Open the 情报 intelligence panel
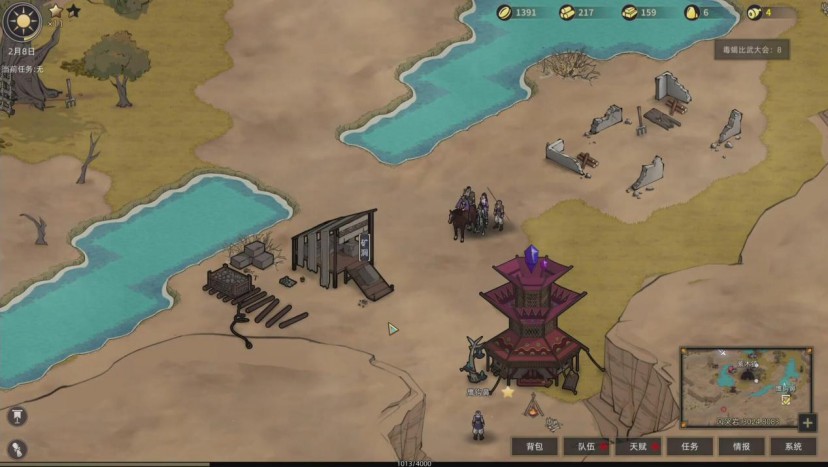The image size is (828, 467). pos(741,447)
